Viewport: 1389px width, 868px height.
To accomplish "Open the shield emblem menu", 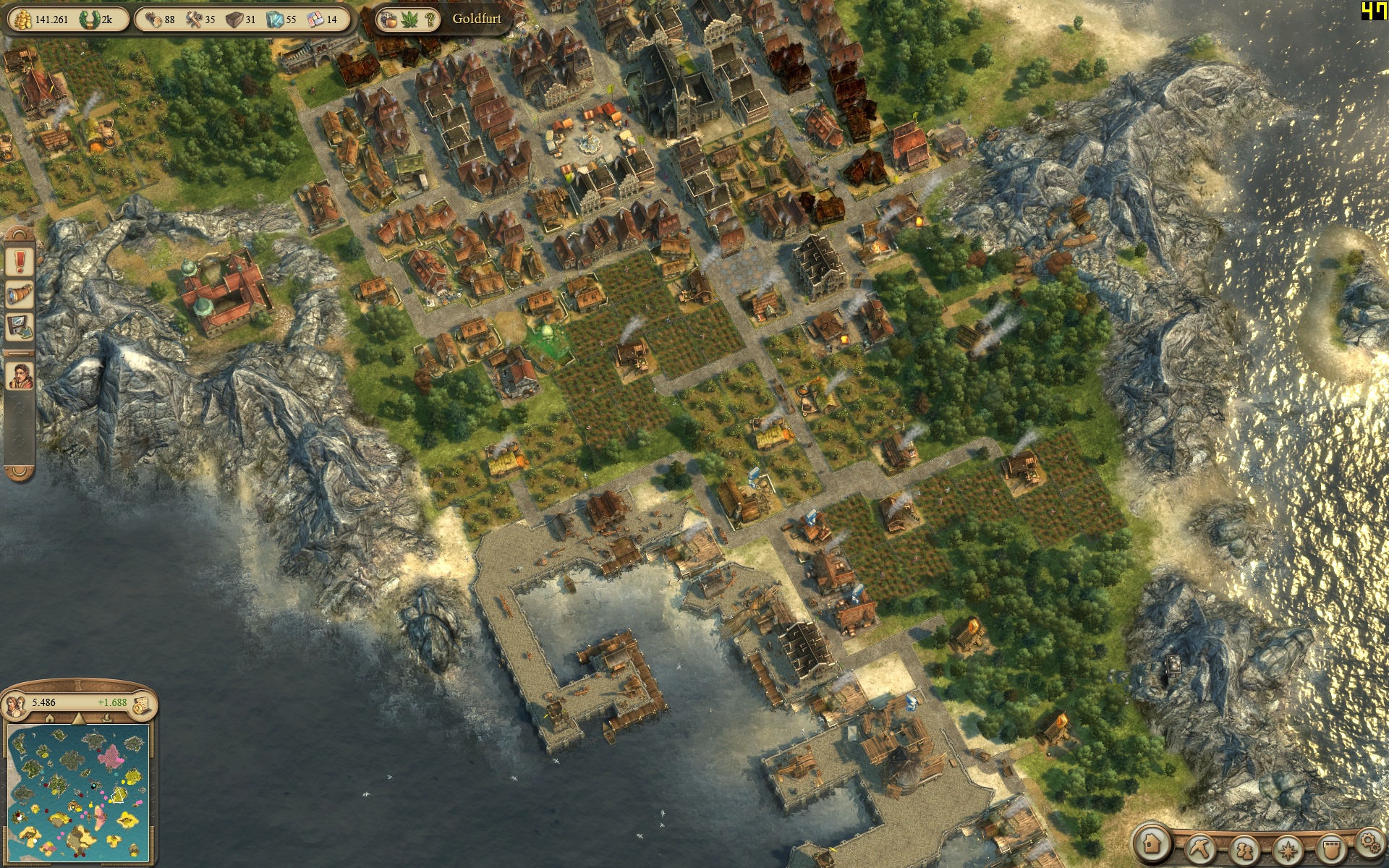I will click(x=1332, y=847).
